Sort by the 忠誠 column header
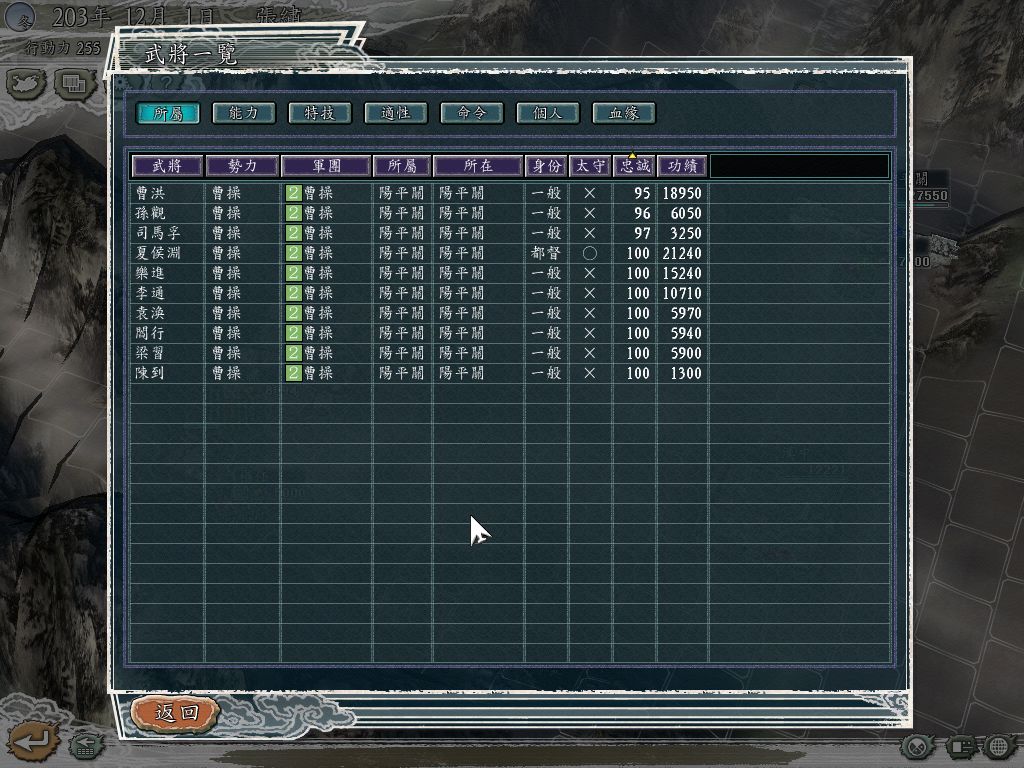1024x768 pixels. pos(634,166)
